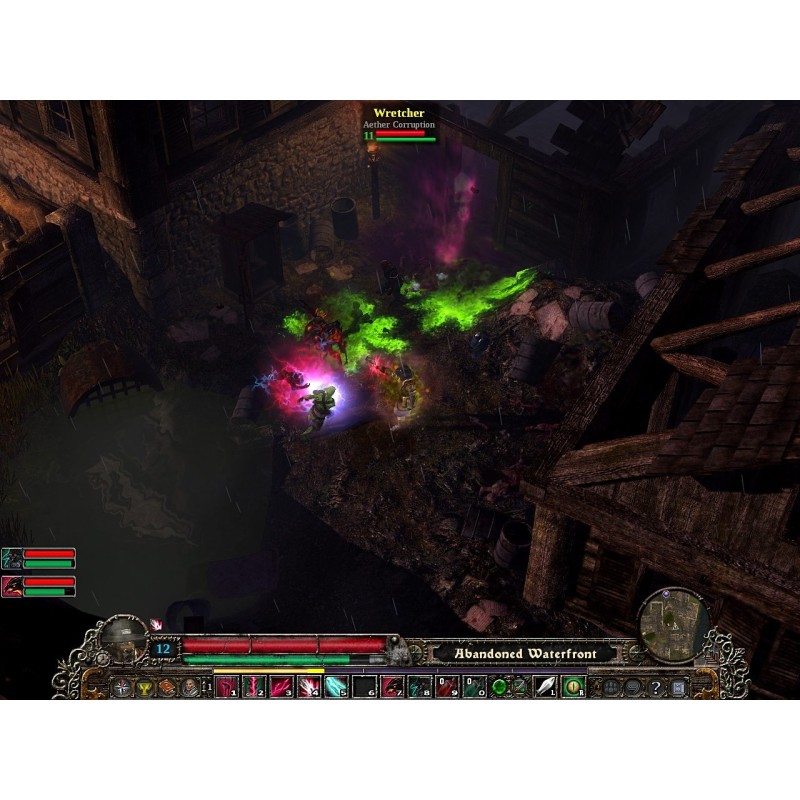The height and width of the screenshot is (800, 800).
Task: Activate the cyan crystal skill in slot 5
Action: 336,687
